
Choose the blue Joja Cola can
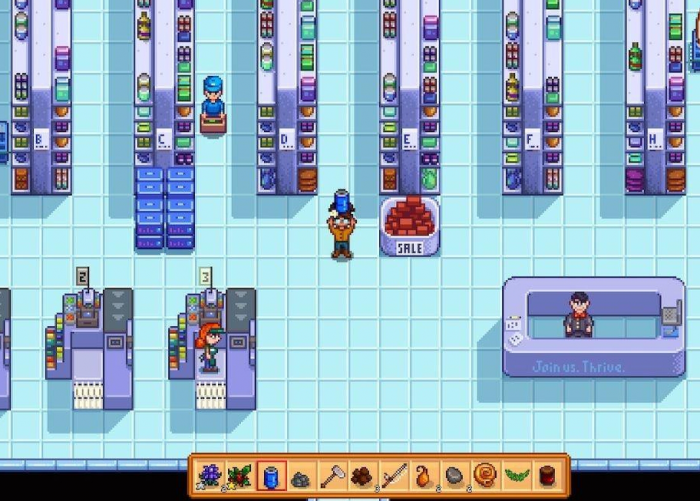[271, 476]
